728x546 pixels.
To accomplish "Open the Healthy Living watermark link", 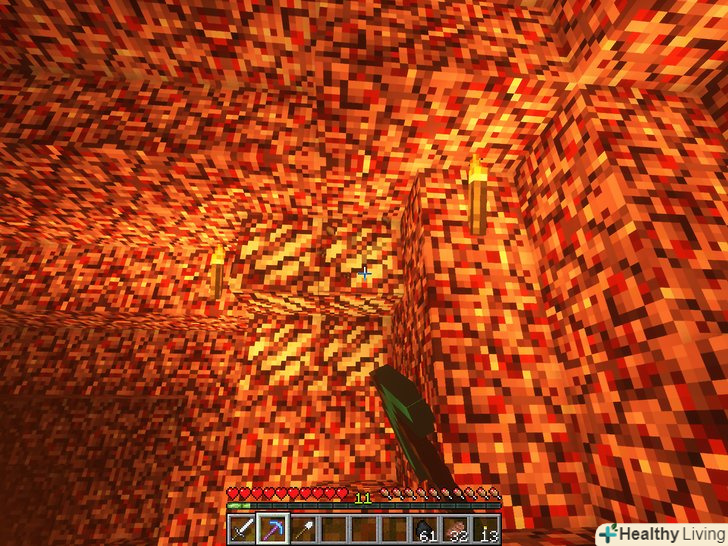I will click(x=659, y=533).
